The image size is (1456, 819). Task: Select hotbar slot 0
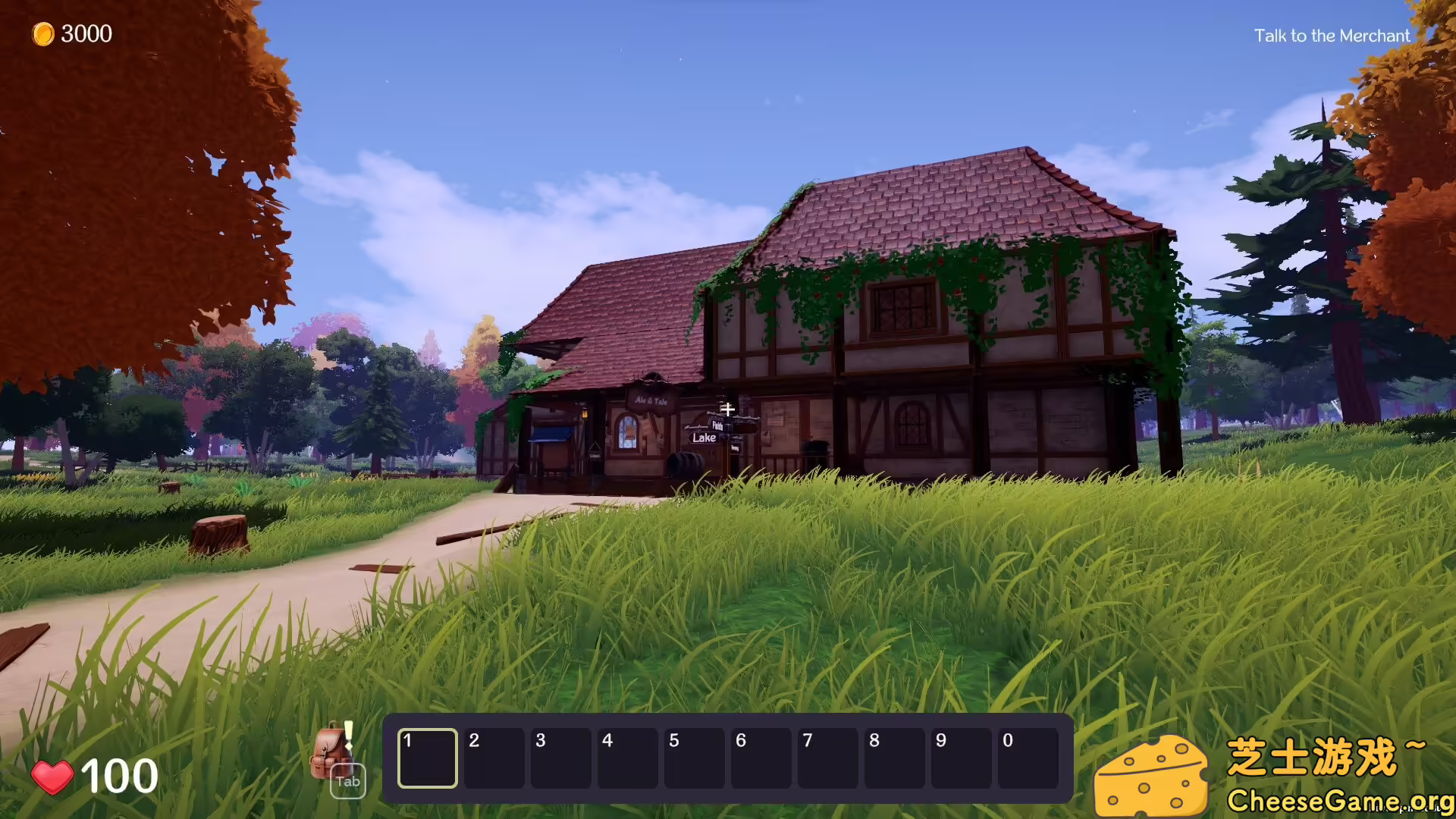[x=1028, y=758]
